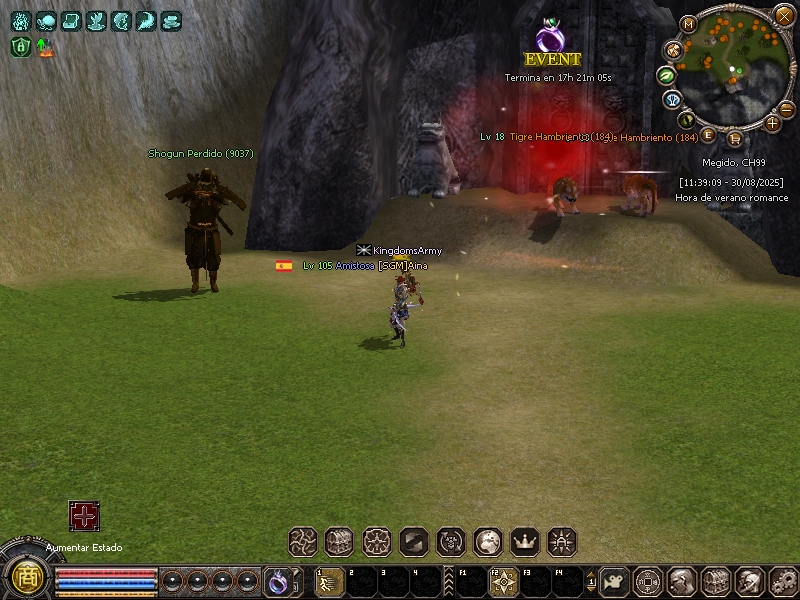Click the Aumentar Estado red cross icon
The height and width of the screenshot is (600, 800).
(84, 516)
